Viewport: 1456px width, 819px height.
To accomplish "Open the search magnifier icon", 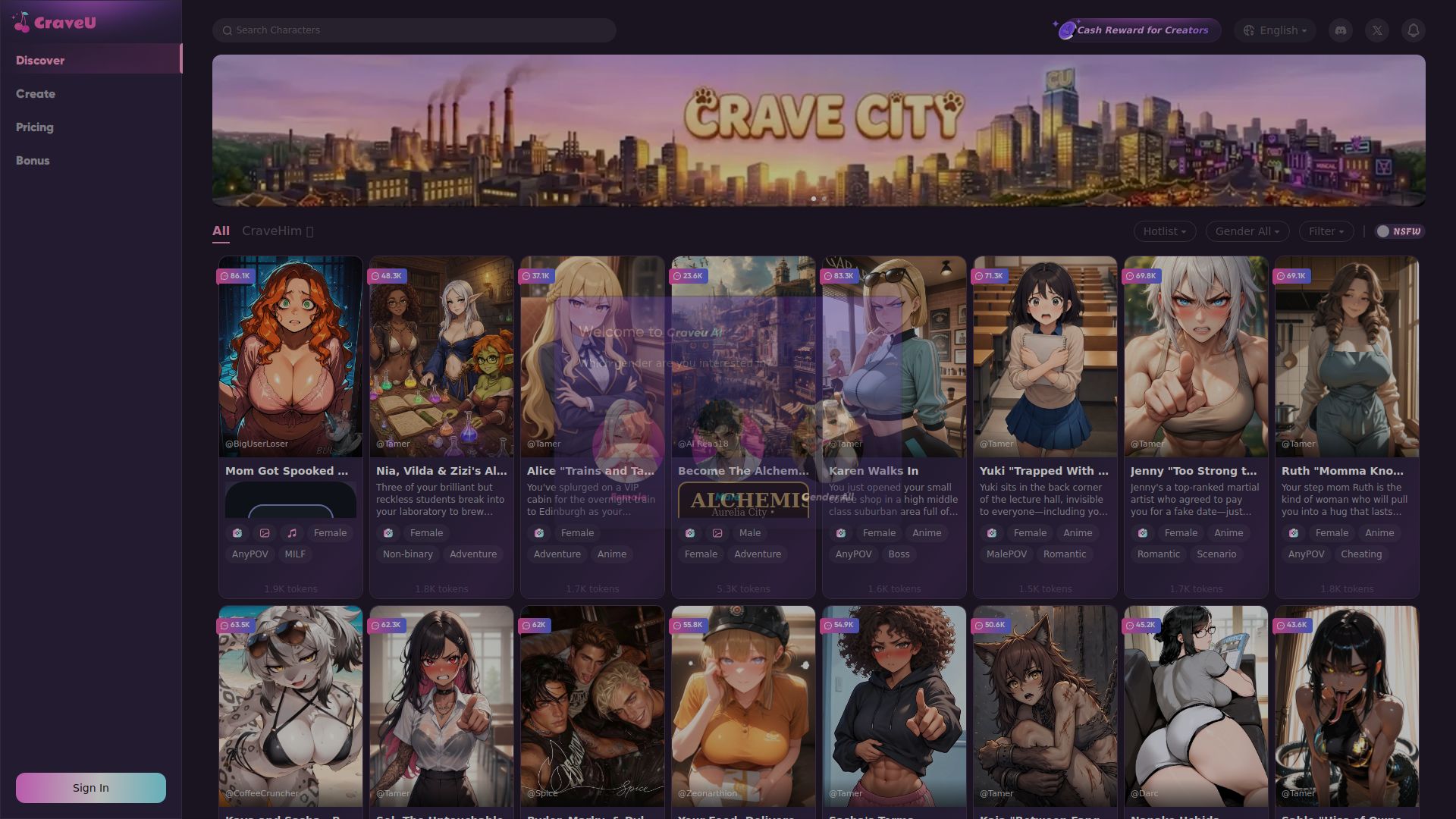I will click(x=228, y=30).
